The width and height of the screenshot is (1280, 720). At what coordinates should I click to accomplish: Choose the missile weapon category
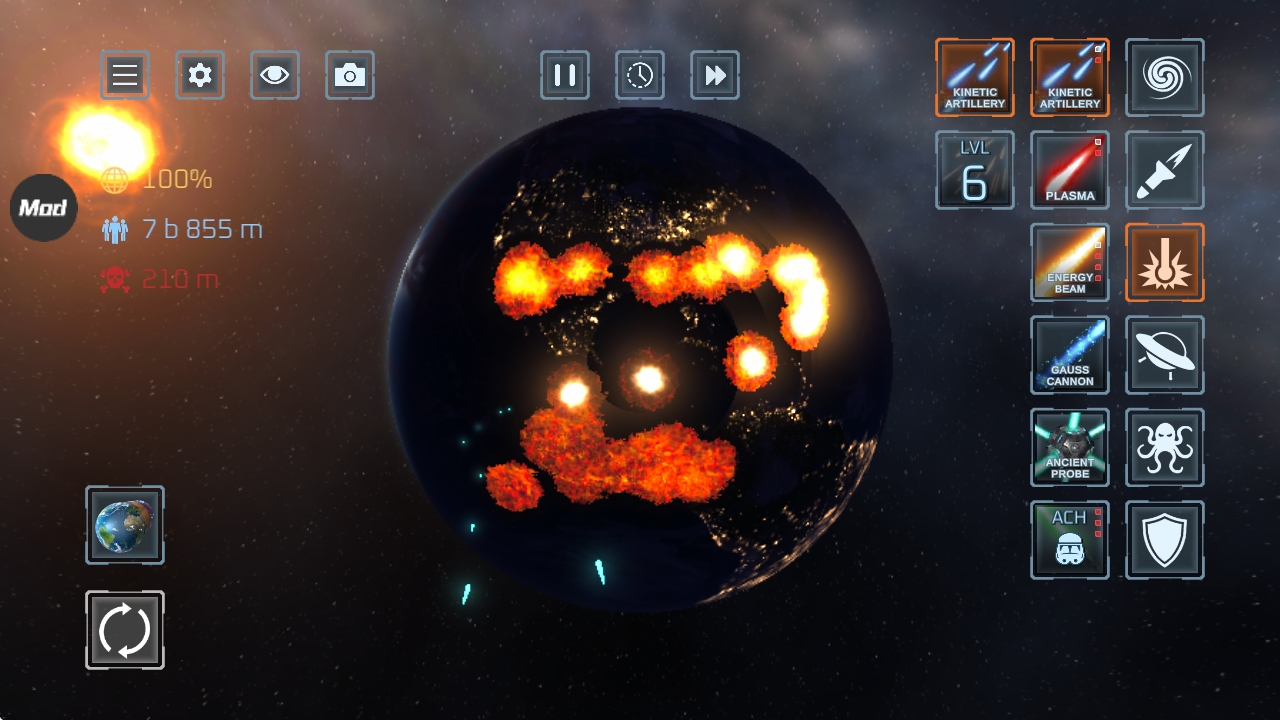[1165, 170]
